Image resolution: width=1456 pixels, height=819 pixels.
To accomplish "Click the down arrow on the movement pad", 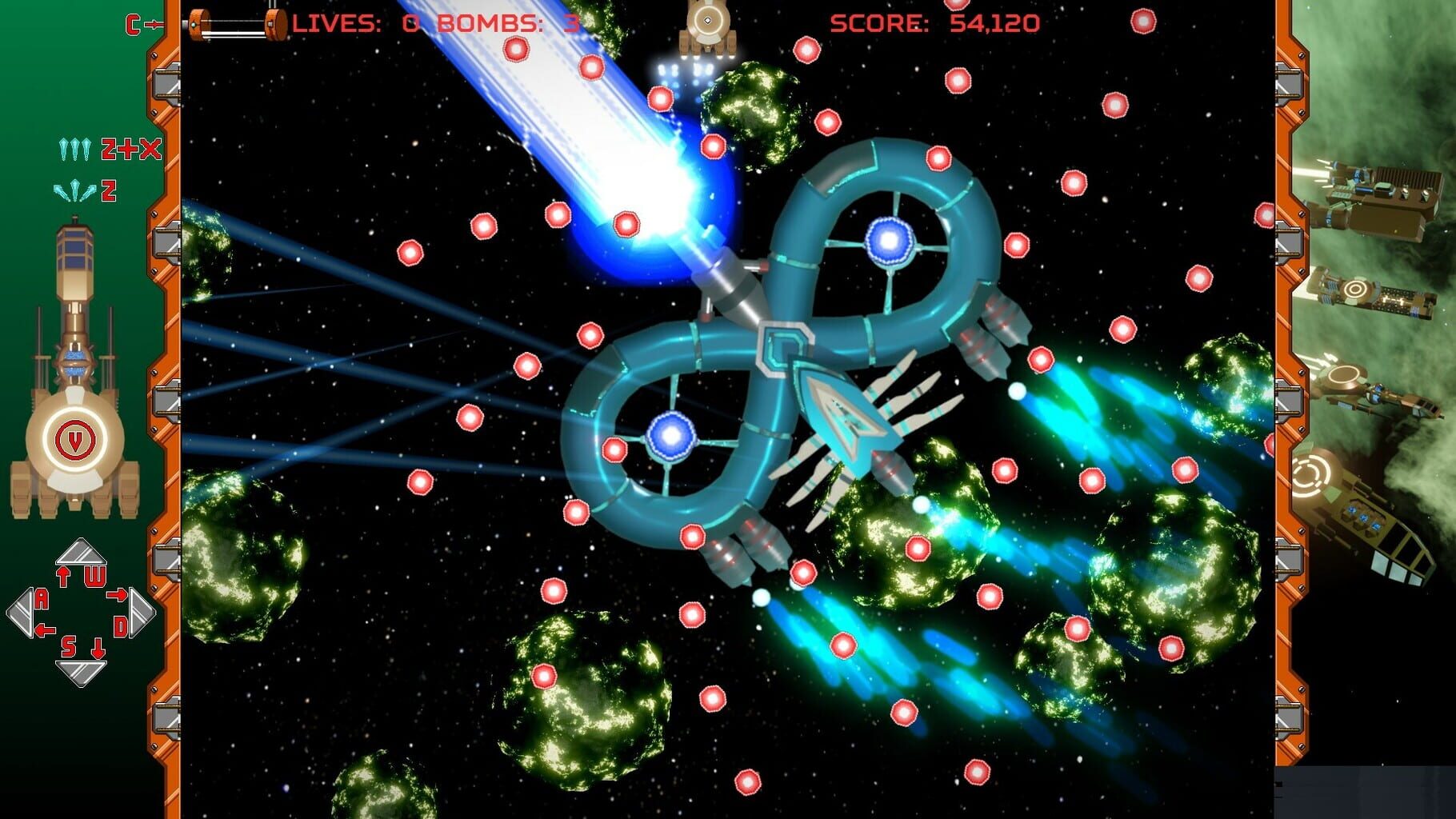I will point(80,673).
